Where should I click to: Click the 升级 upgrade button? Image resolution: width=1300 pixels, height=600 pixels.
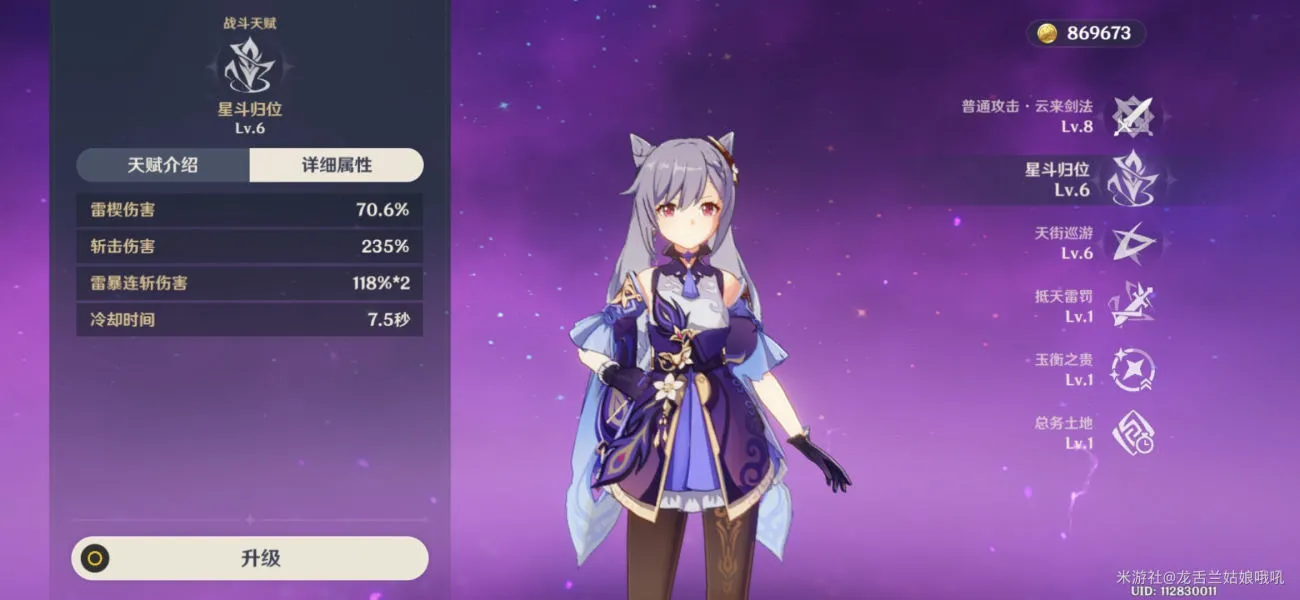250,558
